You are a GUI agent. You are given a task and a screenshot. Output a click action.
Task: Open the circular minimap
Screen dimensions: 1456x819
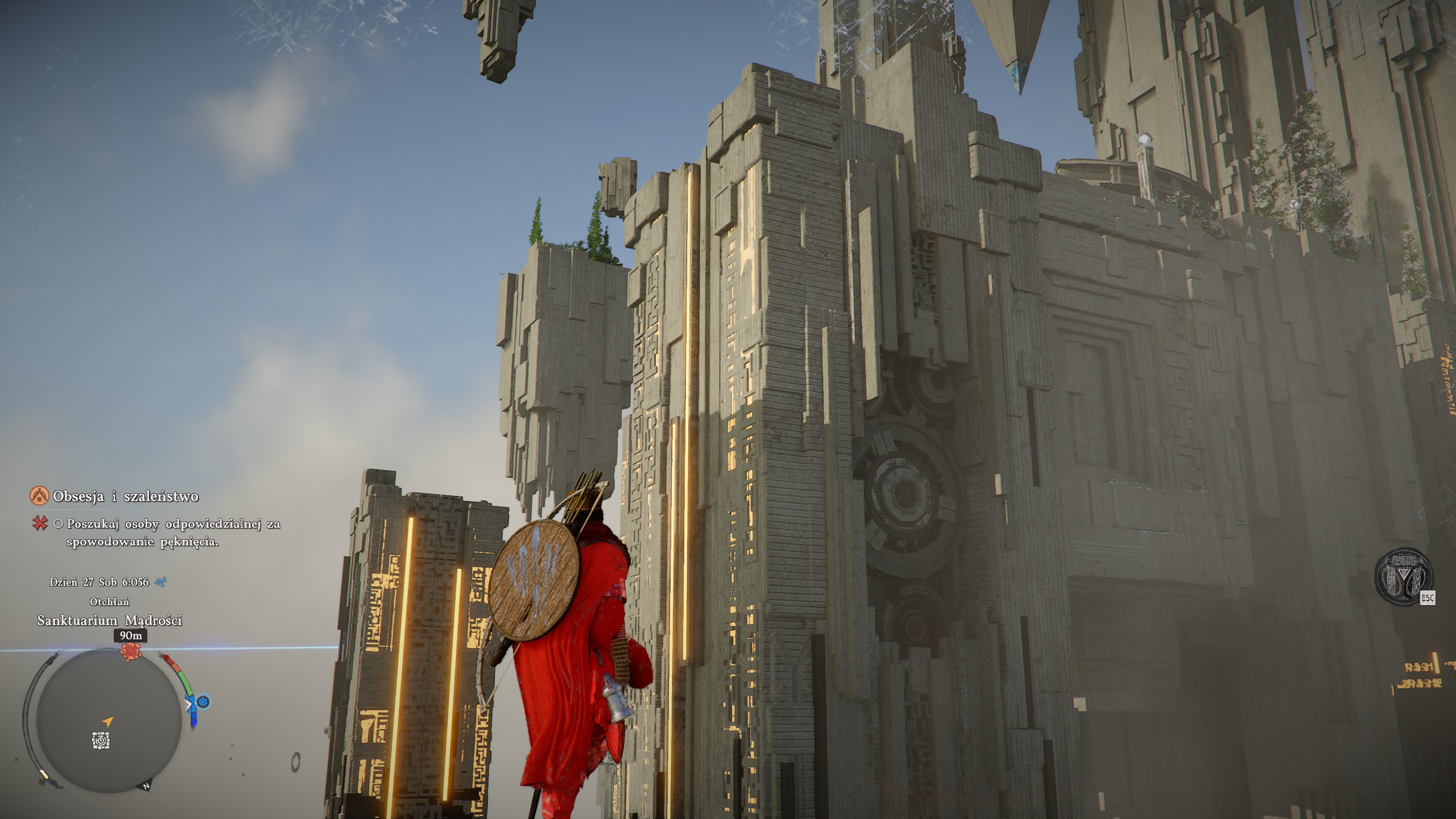click(108, 721)
